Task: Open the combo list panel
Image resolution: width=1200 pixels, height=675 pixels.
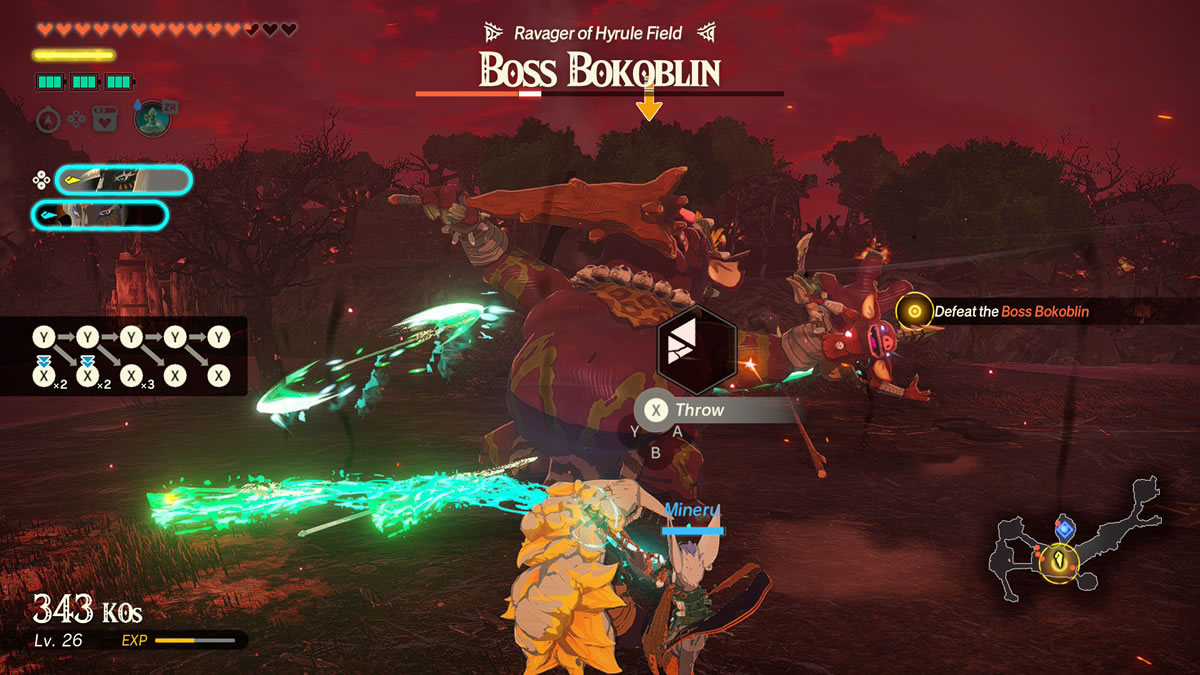Action: pyautogui.click(x=124, y=356)
